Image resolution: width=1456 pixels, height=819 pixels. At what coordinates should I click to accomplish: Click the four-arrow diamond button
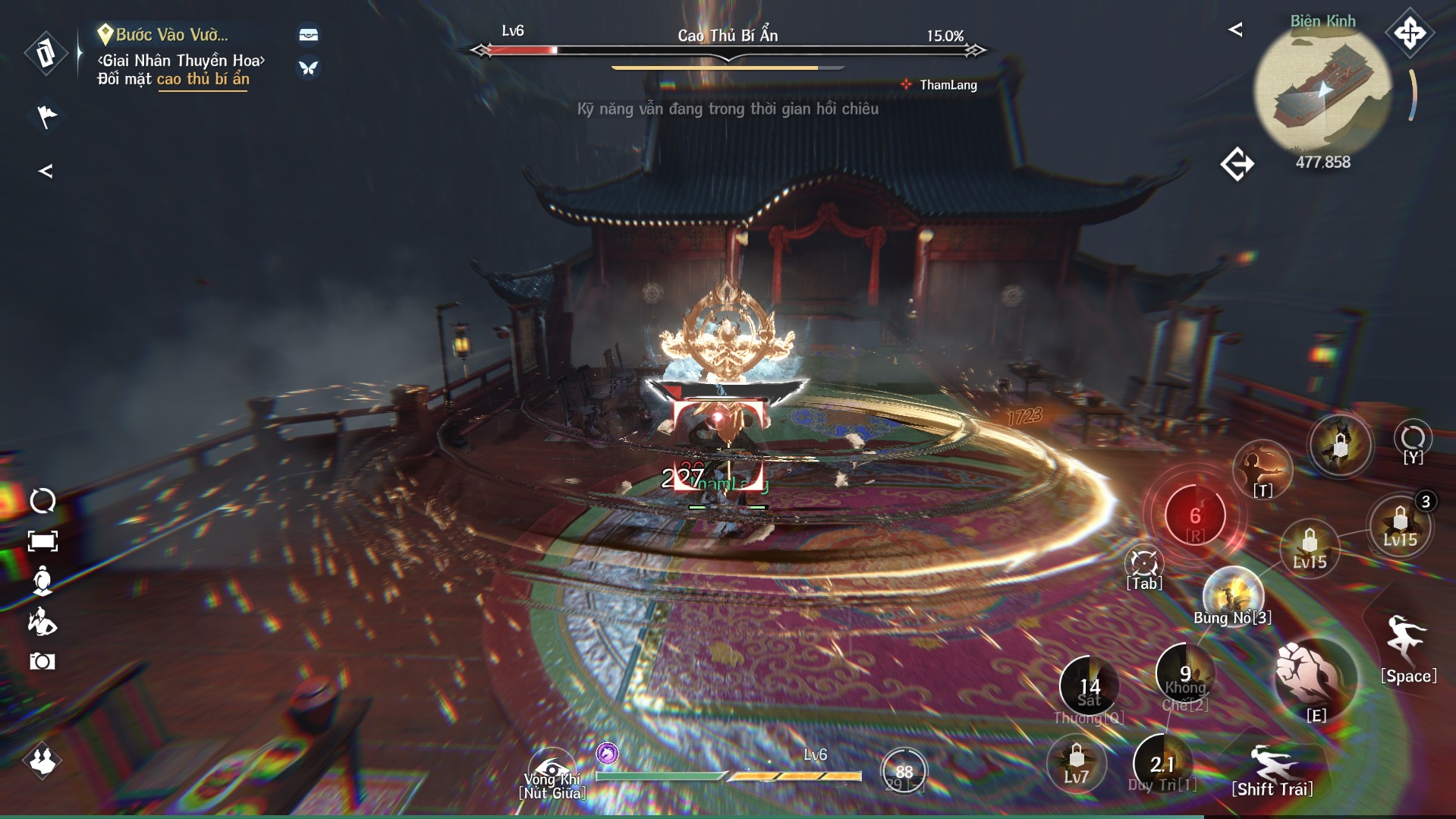coord(1409,33)
